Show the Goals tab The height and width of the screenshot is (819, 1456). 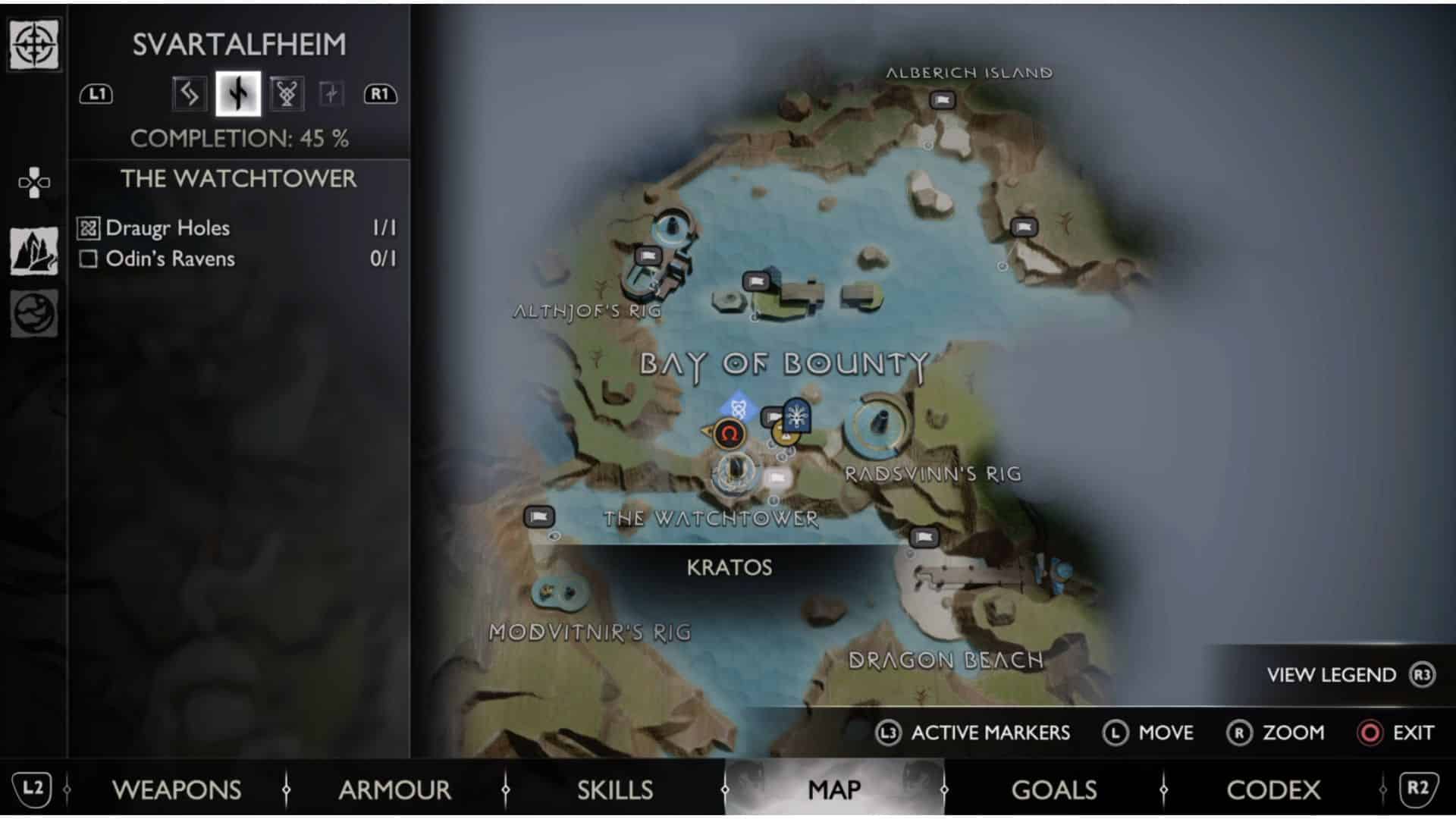(1053, 789)
